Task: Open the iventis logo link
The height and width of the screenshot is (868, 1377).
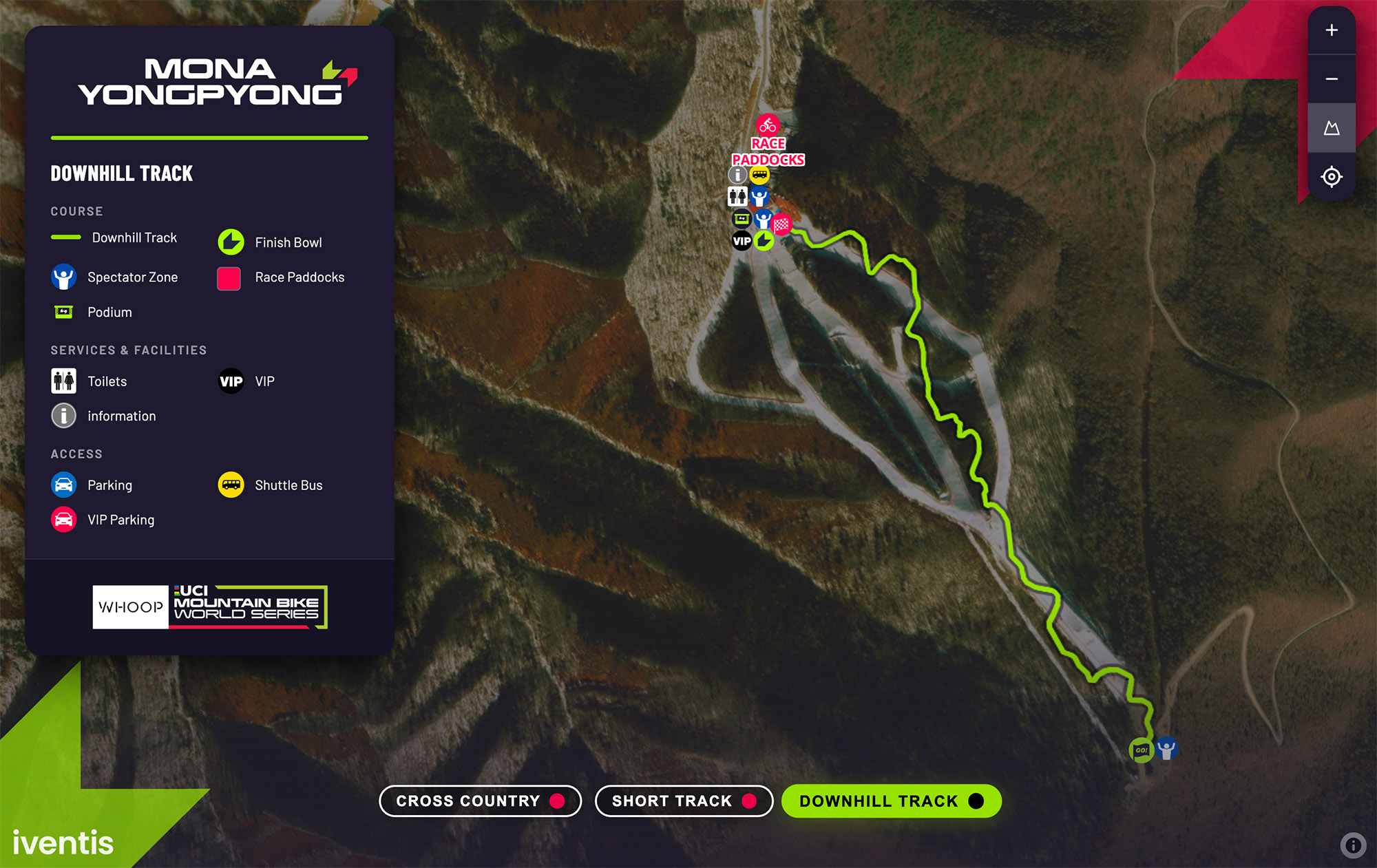Action: (63, 843)
